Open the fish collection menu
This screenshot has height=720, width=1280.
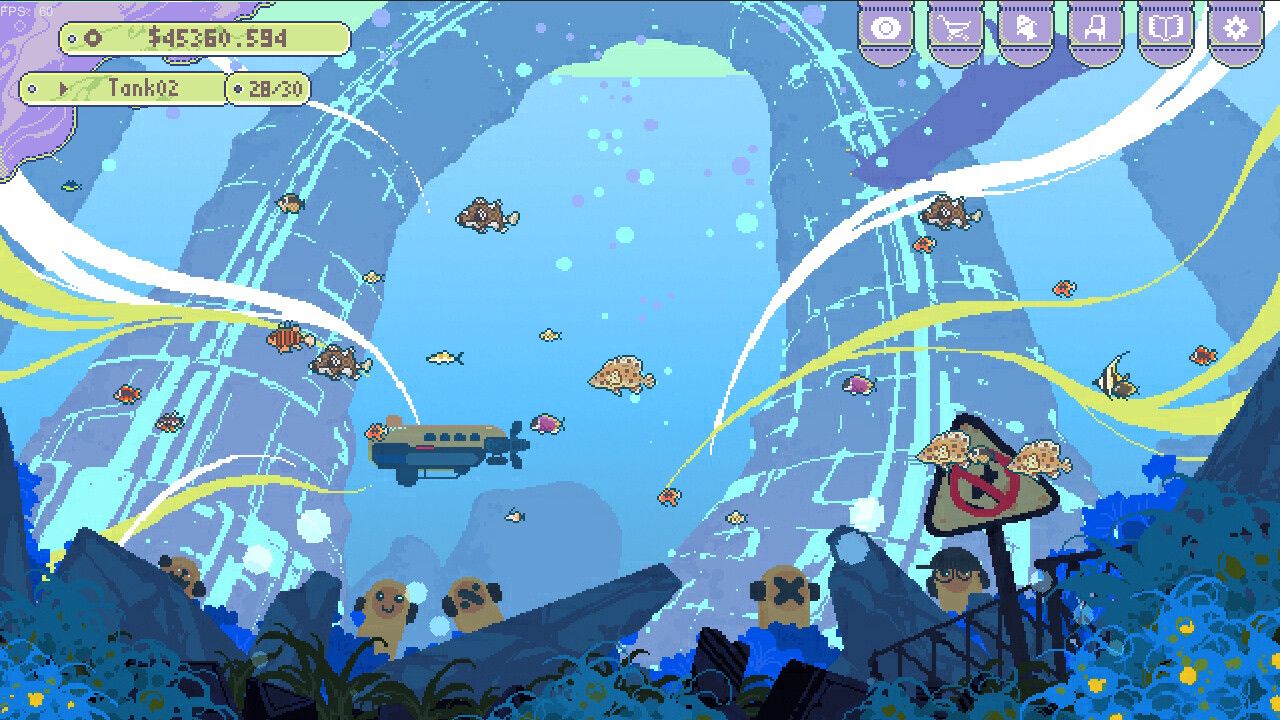pyautogui.click(x=1025, y=28)
